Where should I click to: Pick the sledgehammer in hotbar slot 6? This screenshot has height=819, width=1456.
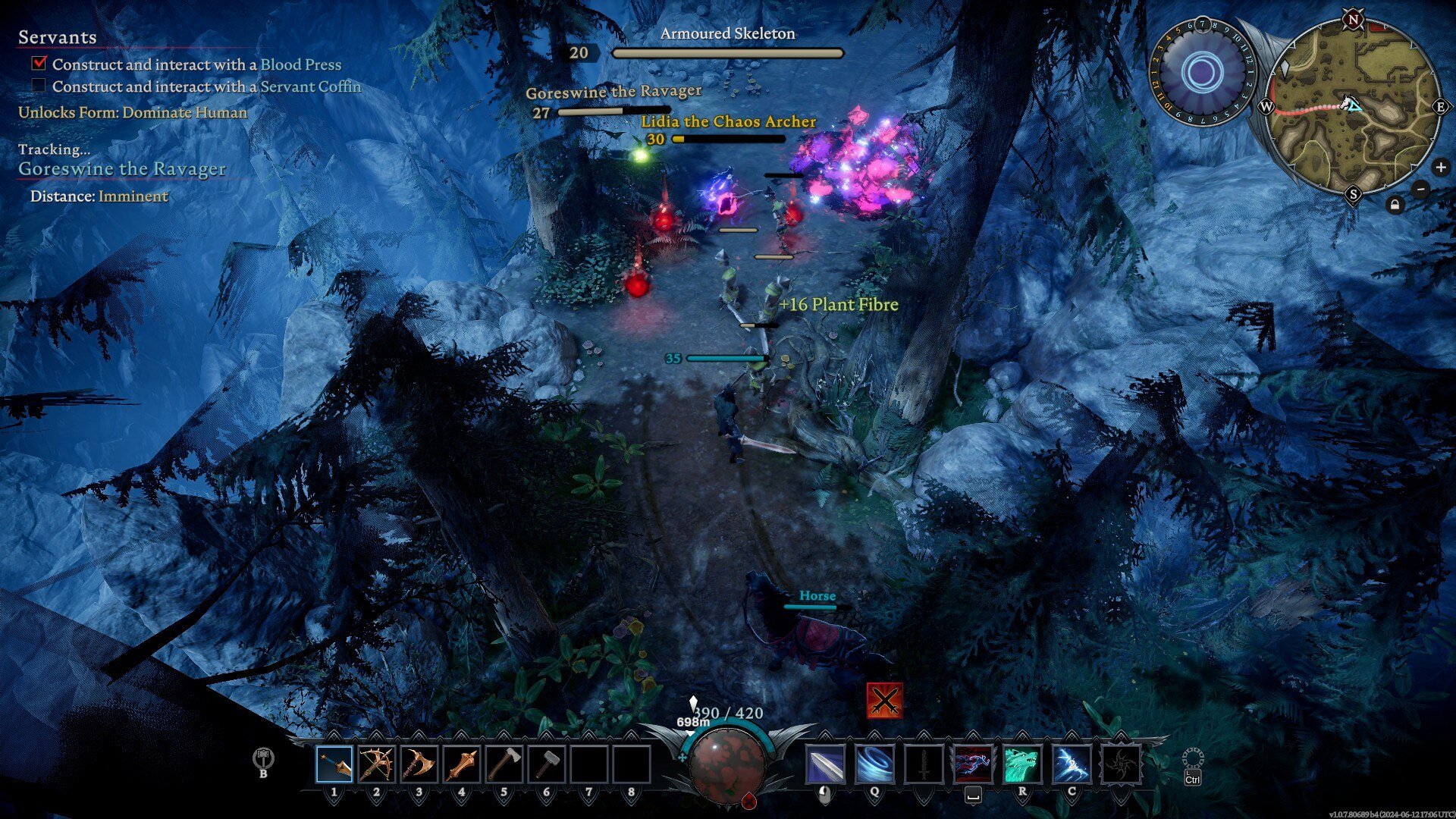[547, 764]
